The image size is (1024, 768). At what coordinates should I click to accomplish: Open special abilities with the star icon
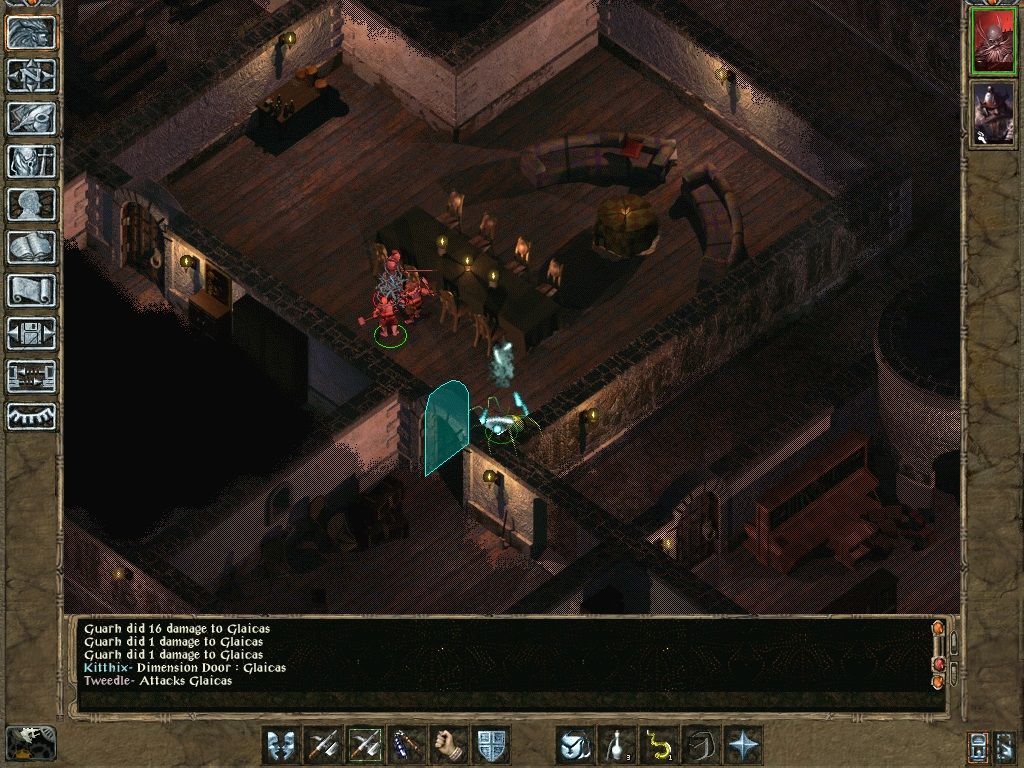pos(743,745)
